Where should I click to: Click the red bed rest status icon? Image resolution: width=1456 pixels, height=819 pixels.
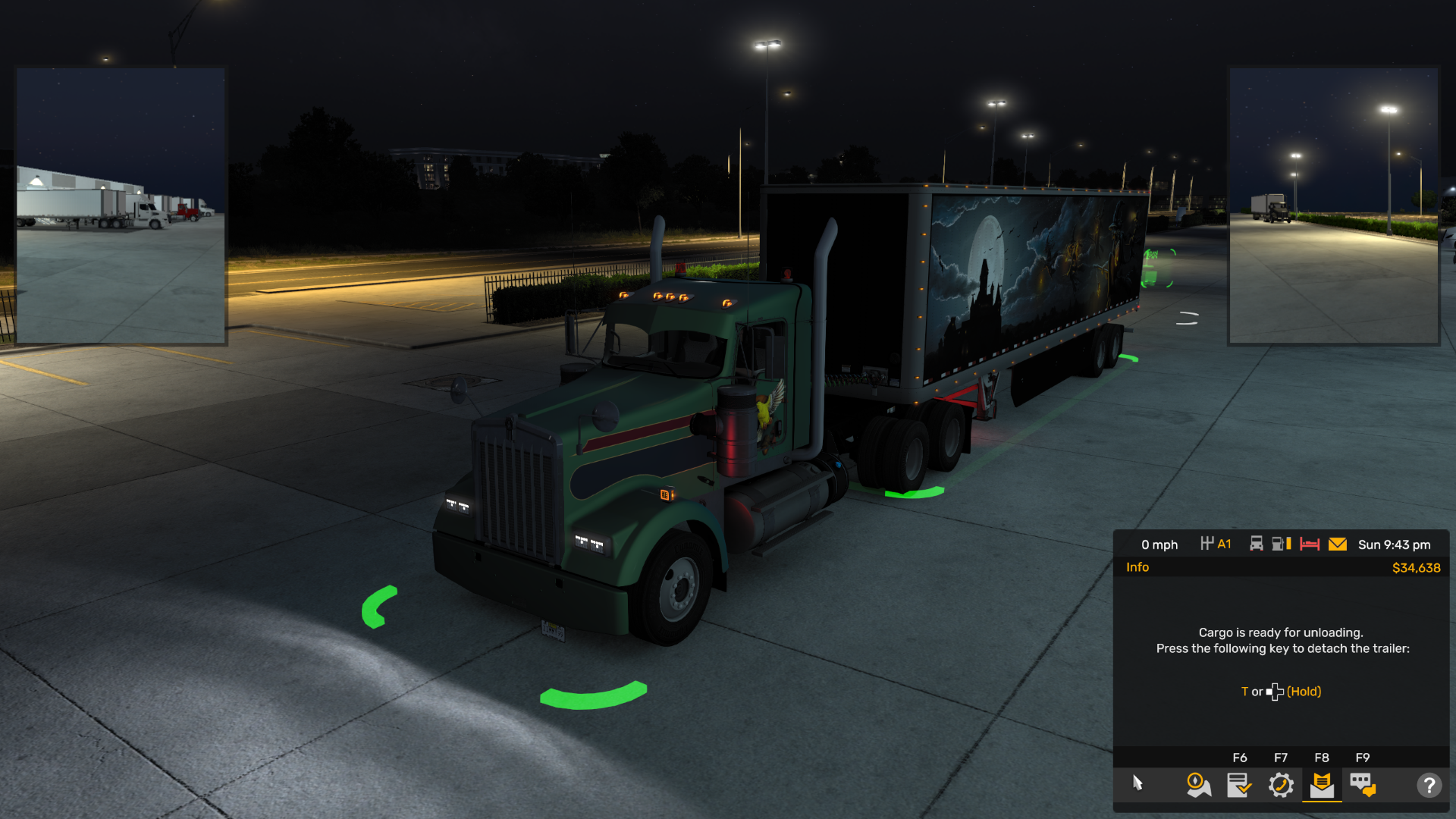pyautogui.click(x=1310, y=544)
